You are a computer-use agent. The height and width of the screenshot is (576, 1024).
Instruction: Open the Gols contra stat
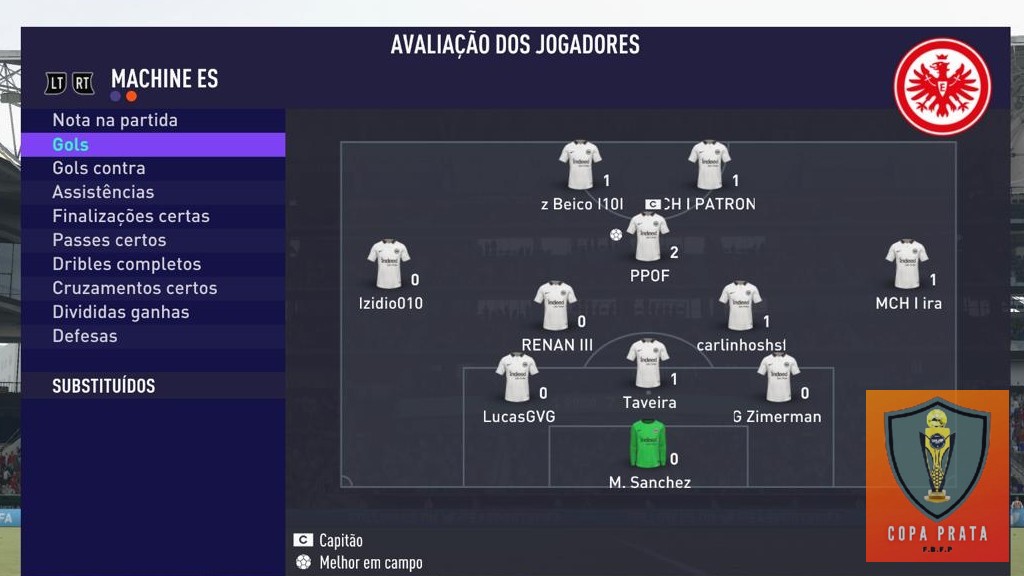click(99, 168)
